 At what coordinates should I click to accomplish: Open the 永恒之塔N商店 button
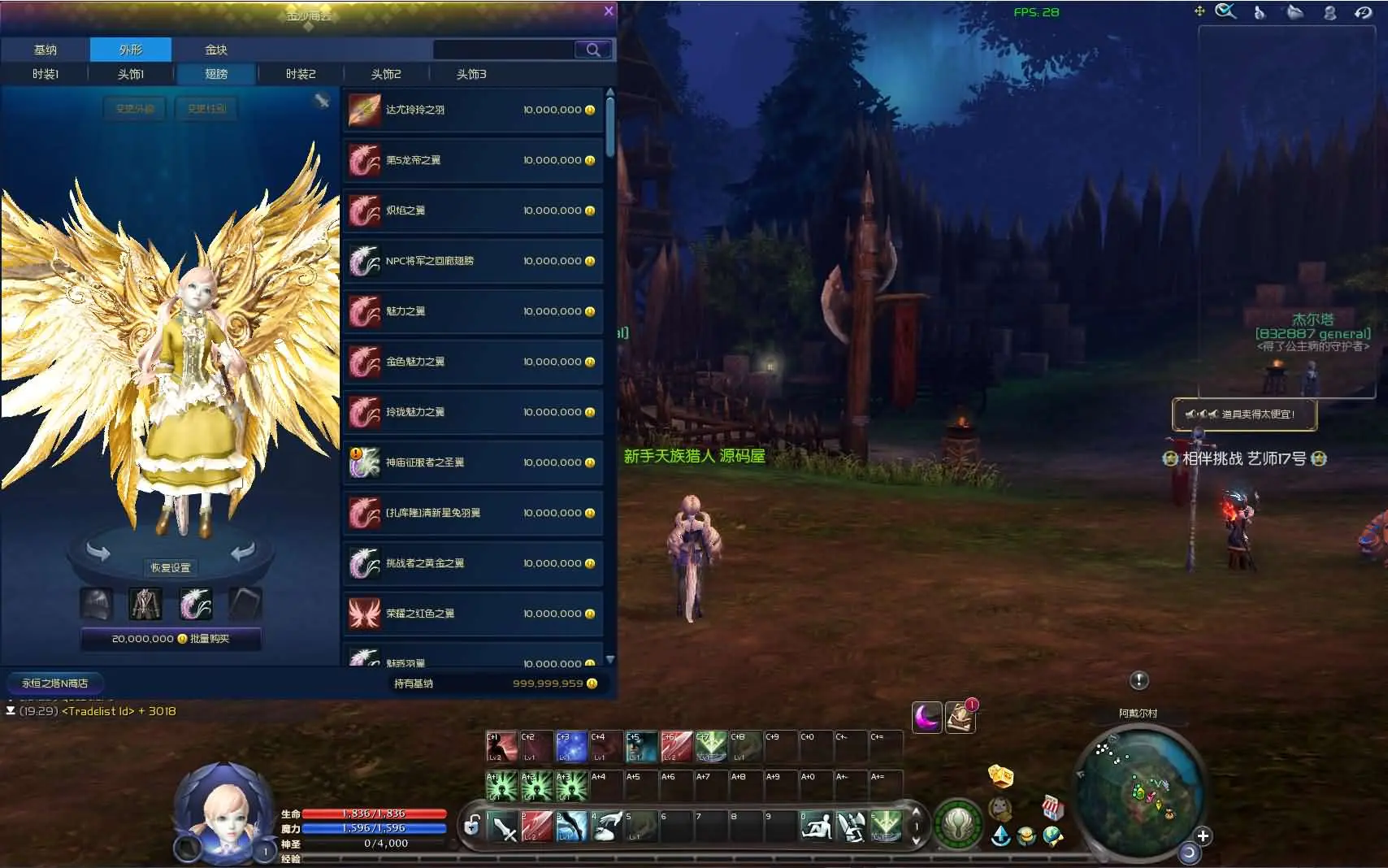click(x=55, y=684)
